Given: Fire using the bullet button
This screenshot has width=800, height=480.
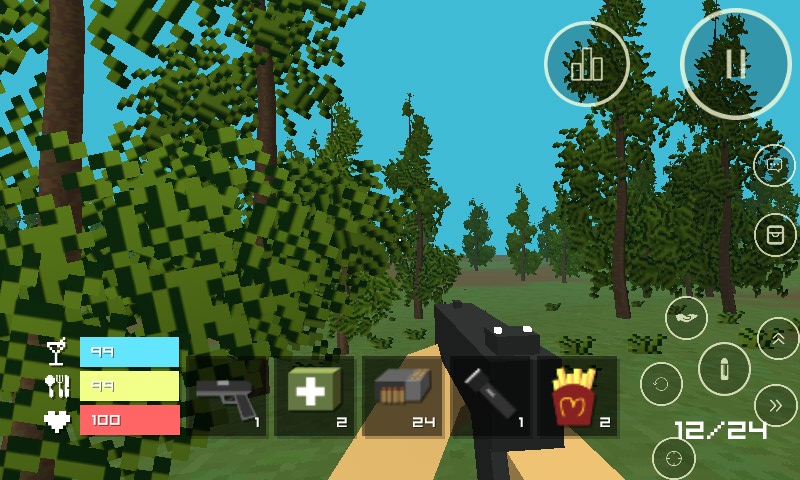Looking at the screenshot, I should (x=724, y=370).
